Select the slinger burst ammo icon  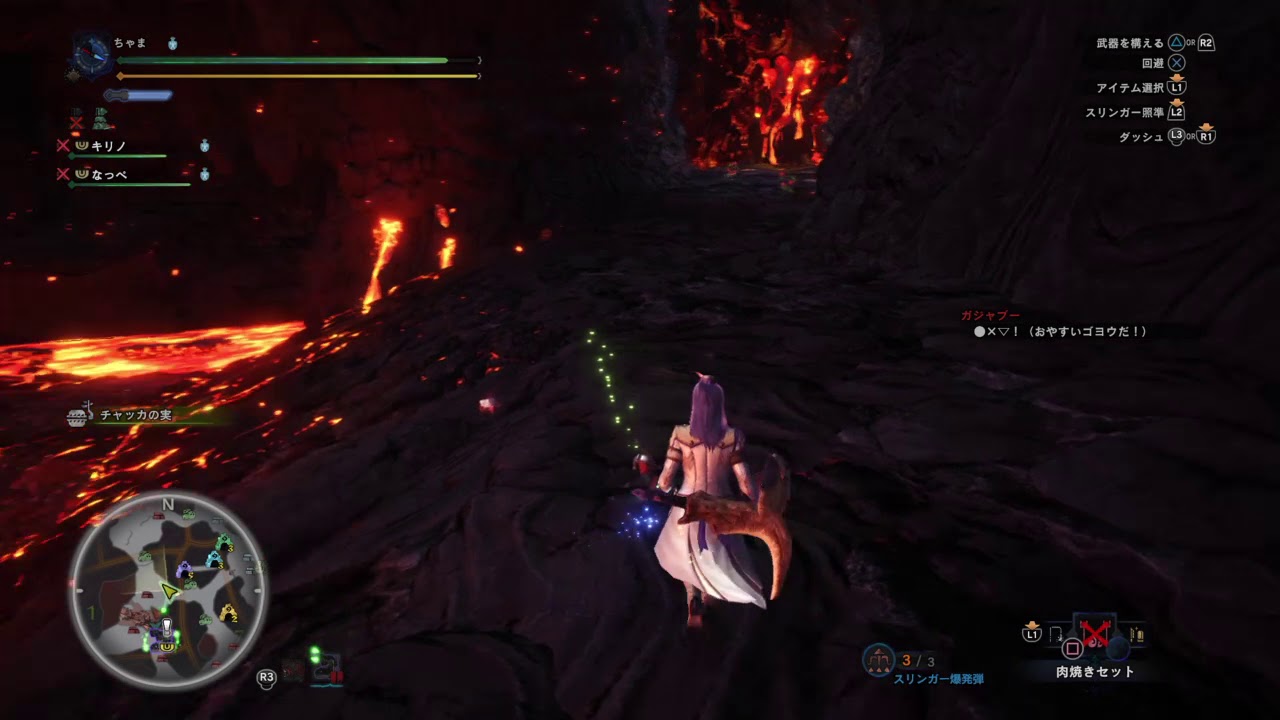[x=878, y=662]
